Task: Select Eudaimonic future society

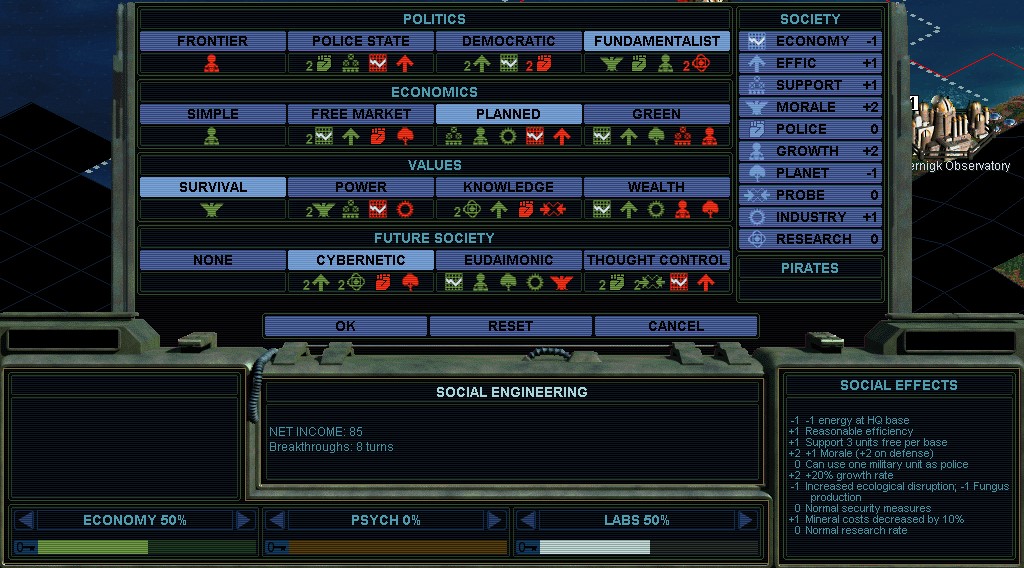Action: coord(509,260)
